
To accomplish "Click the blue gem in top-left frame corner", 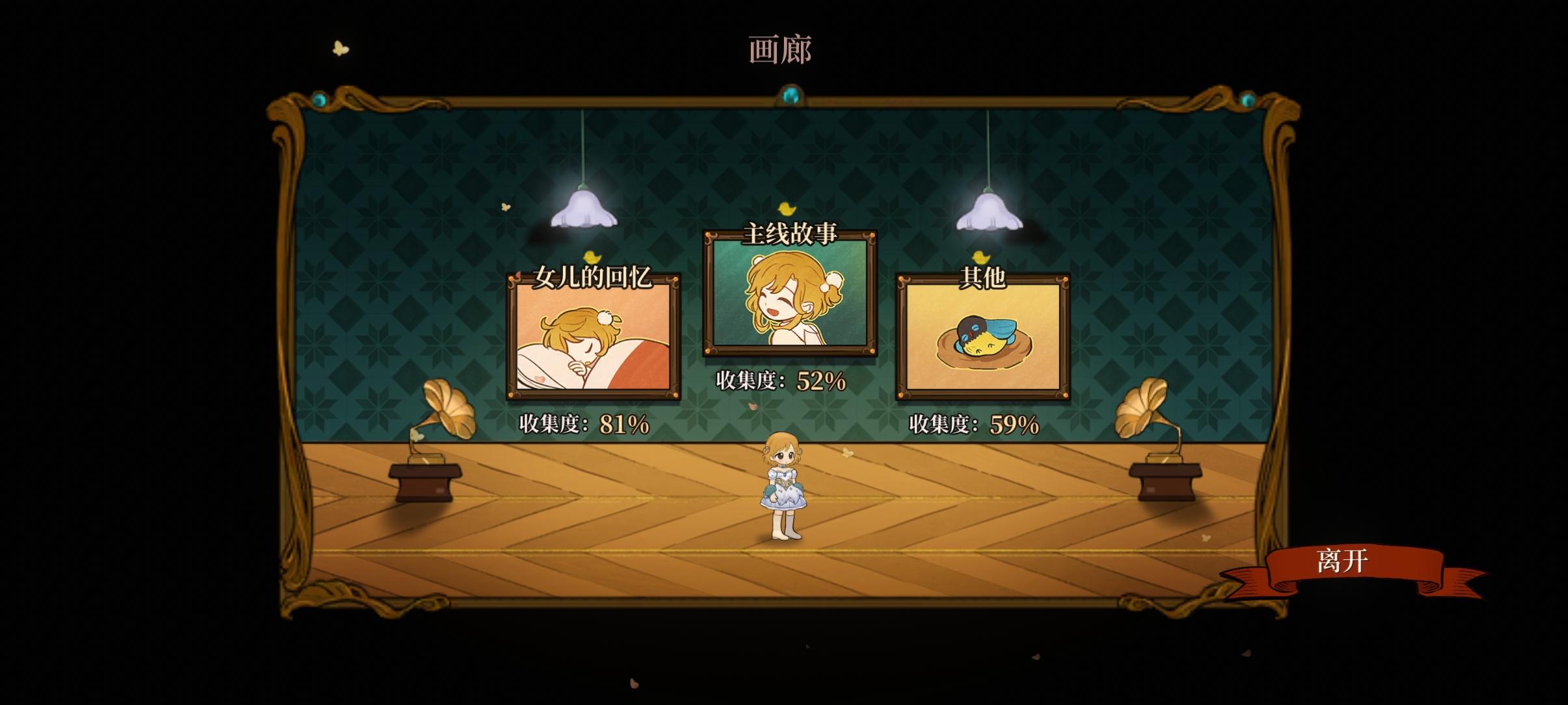I will [x=320, y=98].
